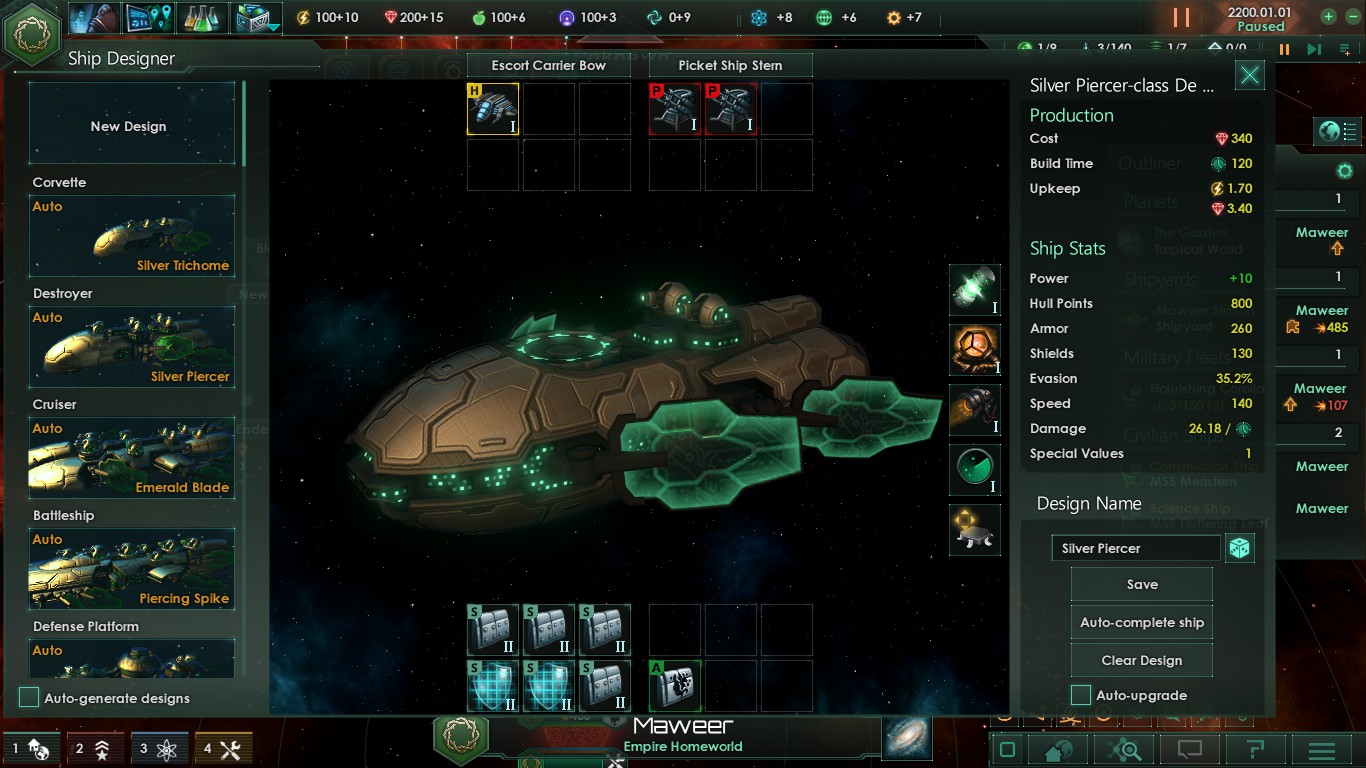Save the Silver Piercer design
This screenshot has height=768, width=1366.
[x=1141, y=585]
